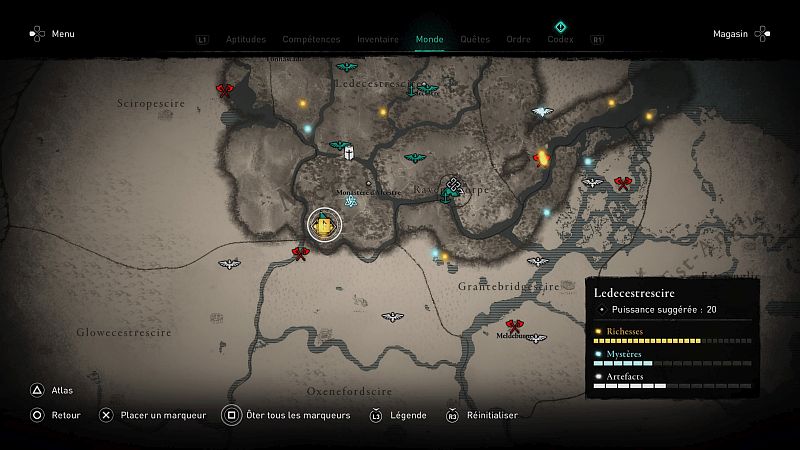Image resolution: width=800 pixels, height=450 pixels.
Task: Open the Ordre tab
Action: 518,40
